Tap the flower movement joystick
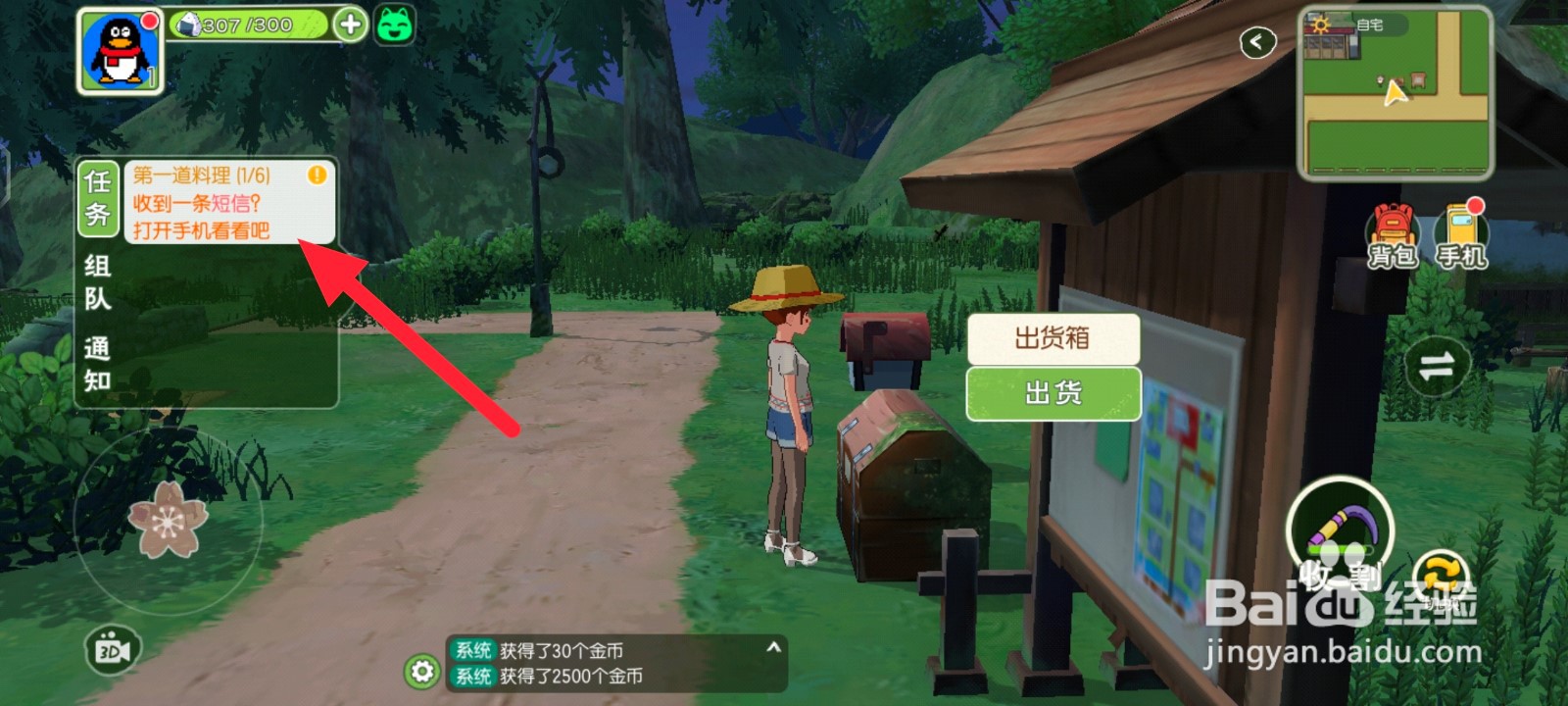1568x706 pixels. click(x=169, y=520)
